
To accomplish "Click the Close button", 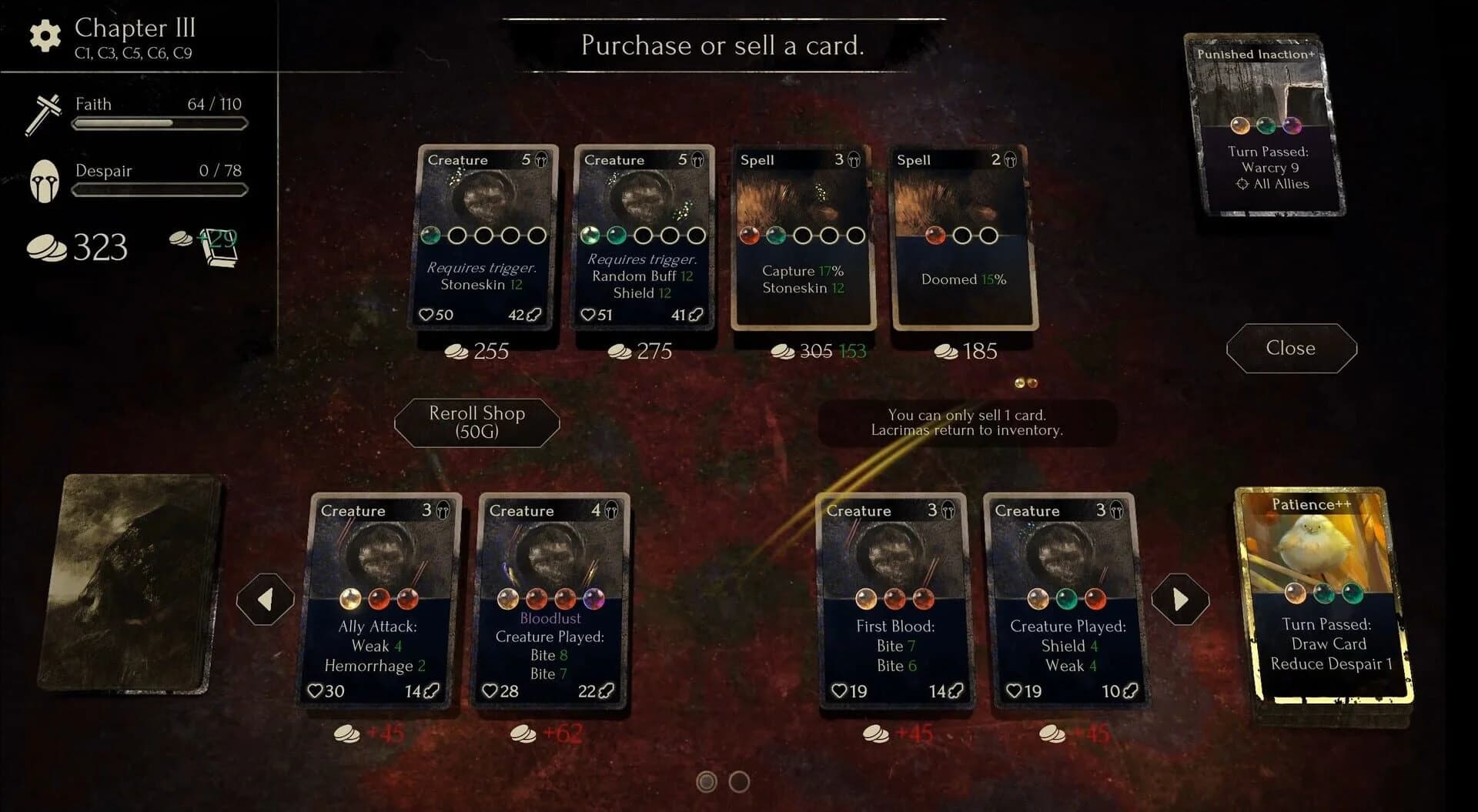I will pos(1289,348).
